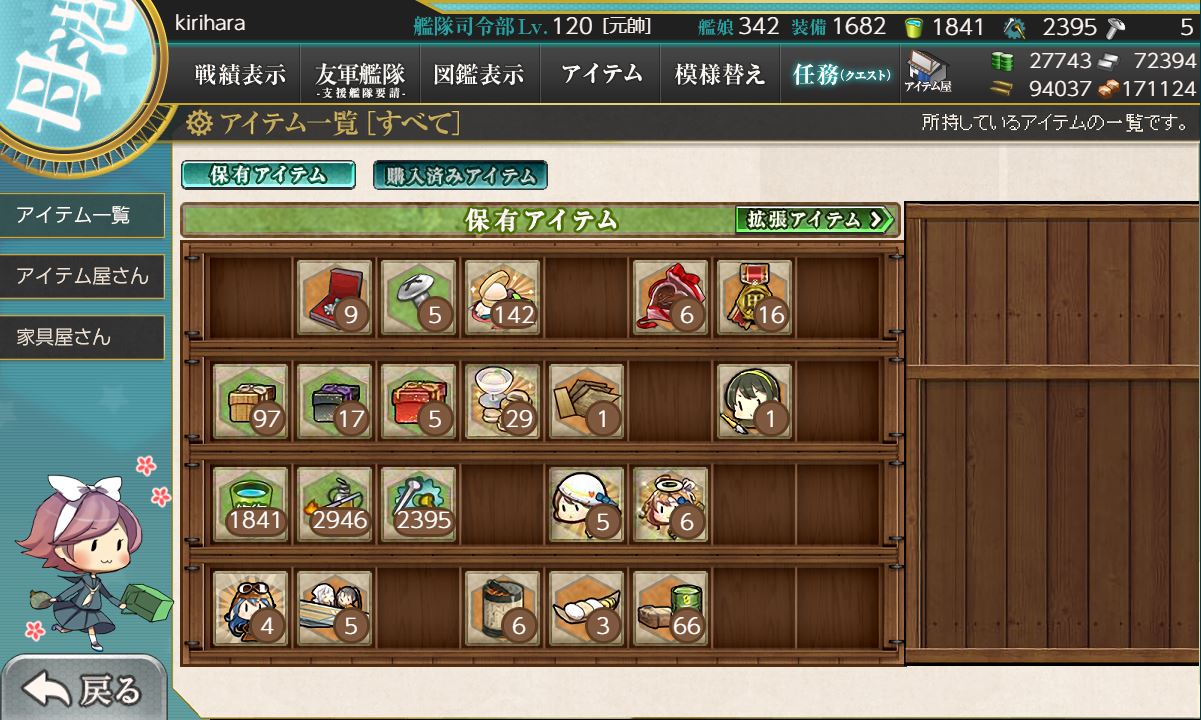Select アイテム一覧 in the sidebar
Screen dimensions: 1201x720
(82, 215)
